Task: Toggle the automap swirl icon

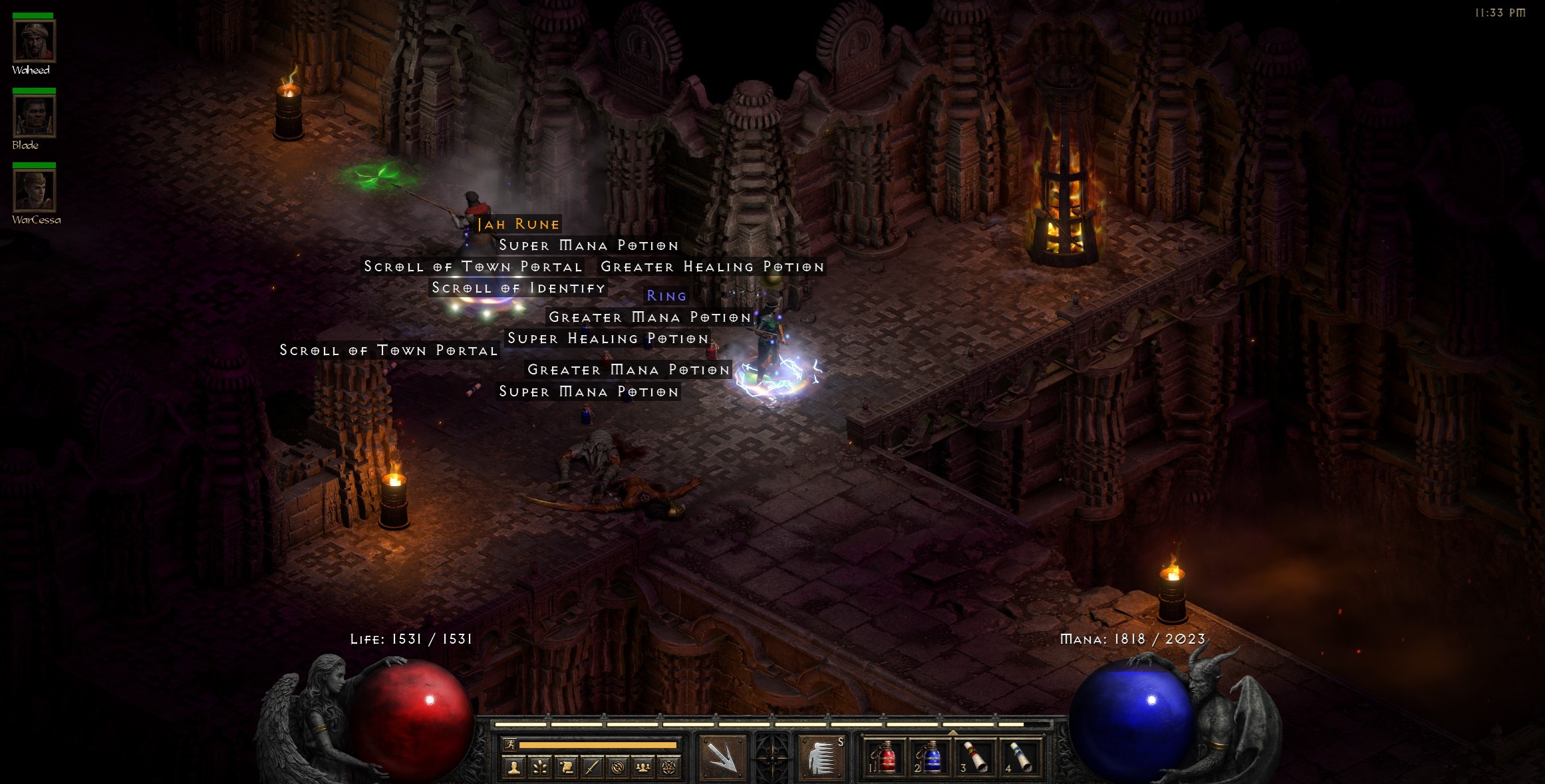Action: tap(619, 768)
